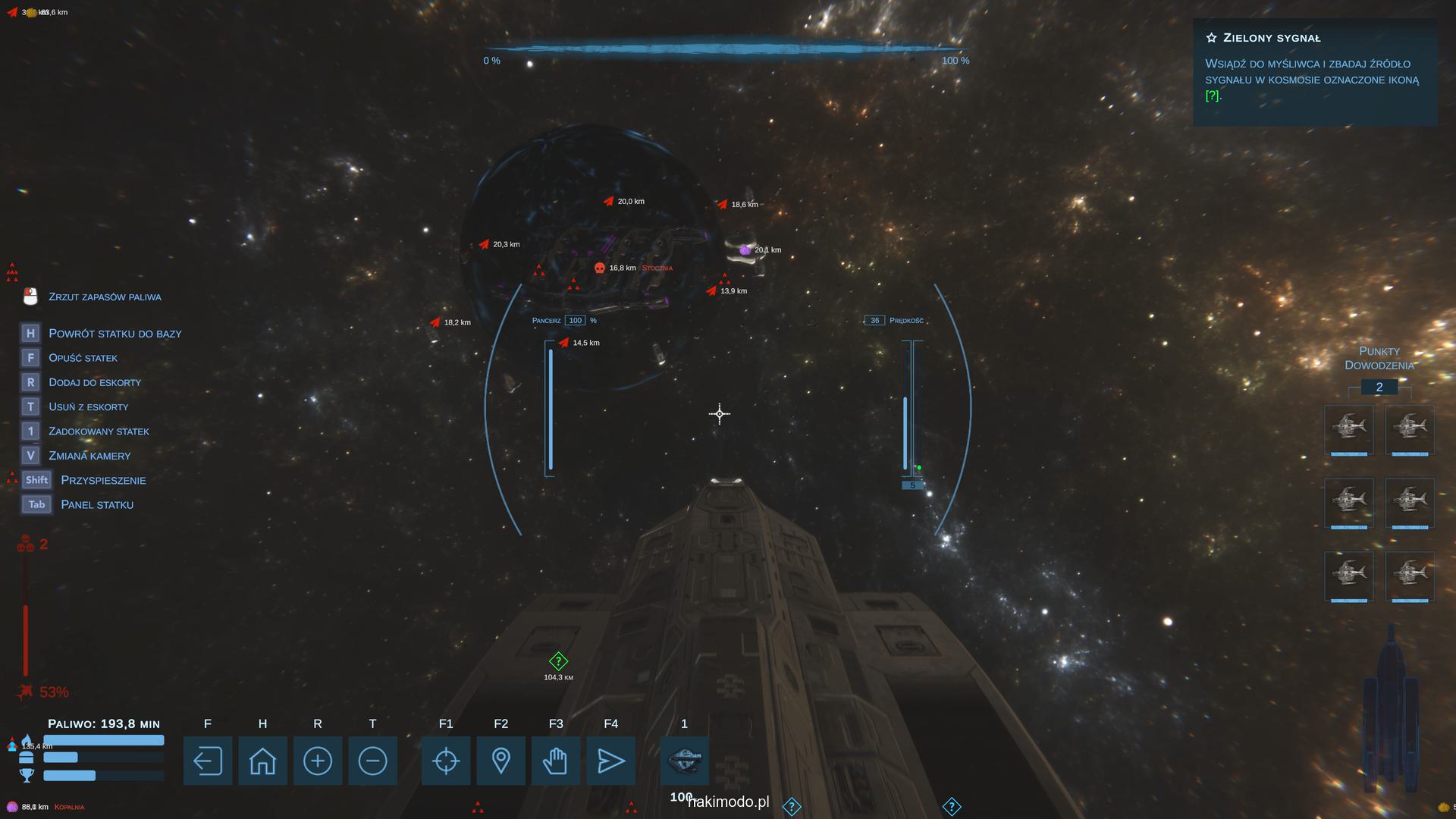
Task: Select the docked ship slot
Action: 684,761
